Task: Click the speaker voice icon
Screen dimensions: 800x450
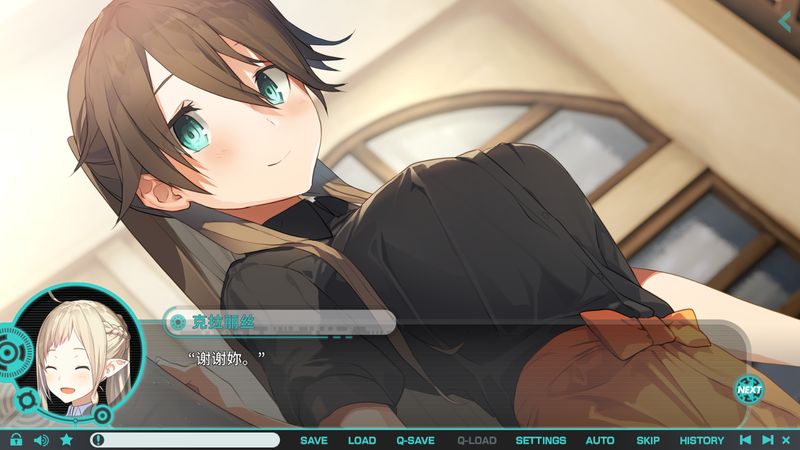Action: click(x=41, y=440)
